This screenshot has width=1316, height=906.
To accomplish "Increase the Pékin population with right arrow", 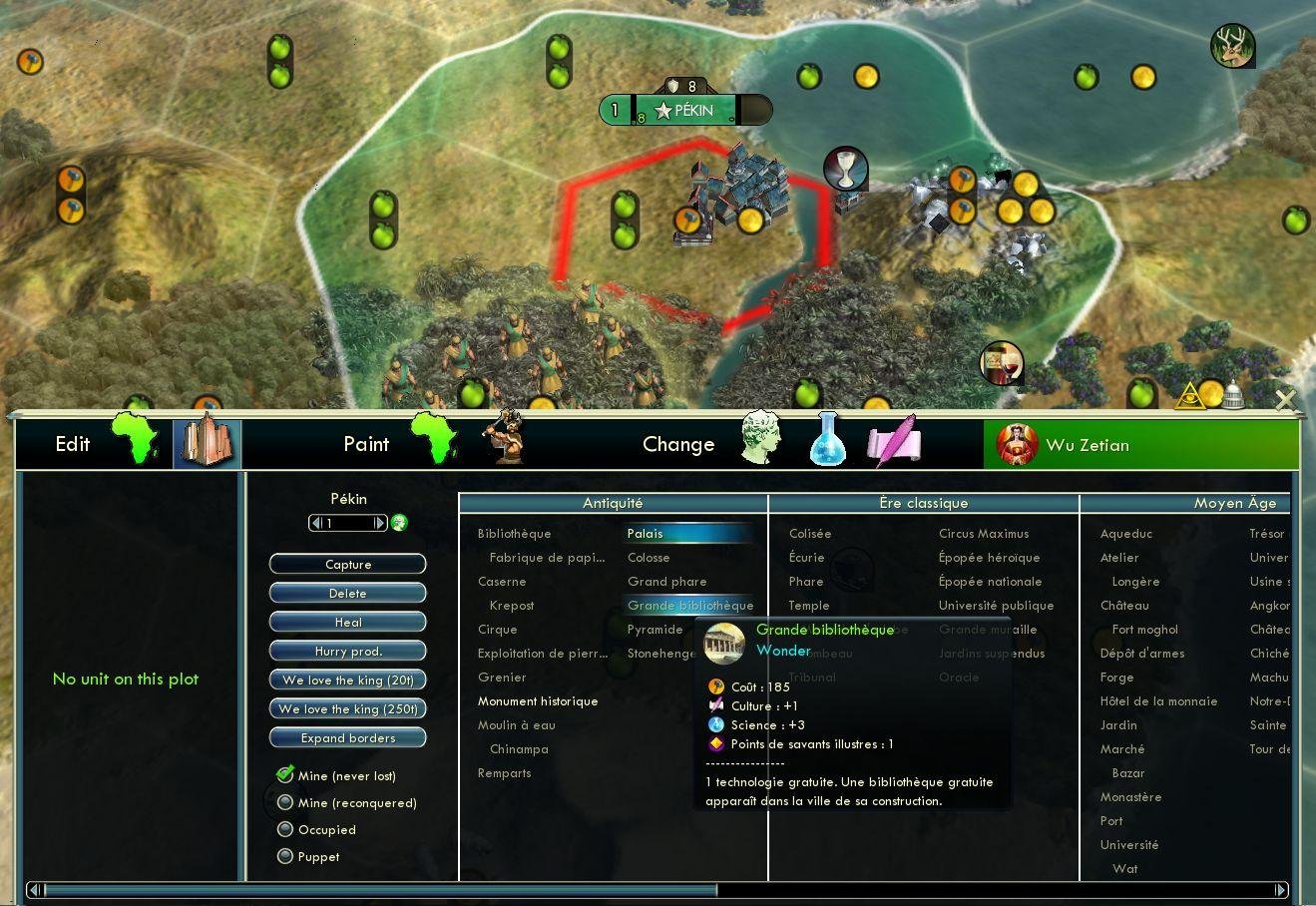I will pos(379,523).
